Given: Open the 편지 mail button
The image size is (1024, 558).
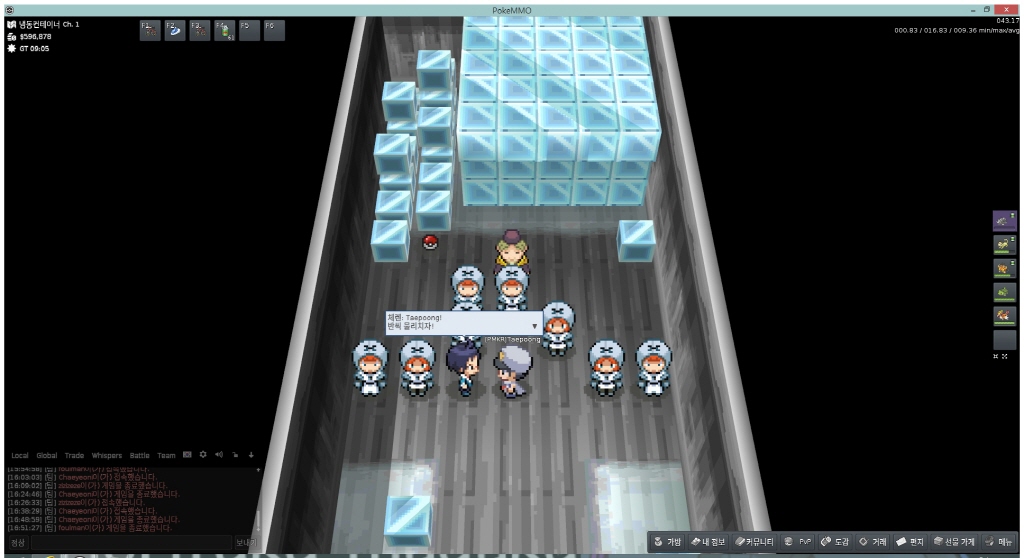Looking at the screenshot, I should (x=910, y=542).
